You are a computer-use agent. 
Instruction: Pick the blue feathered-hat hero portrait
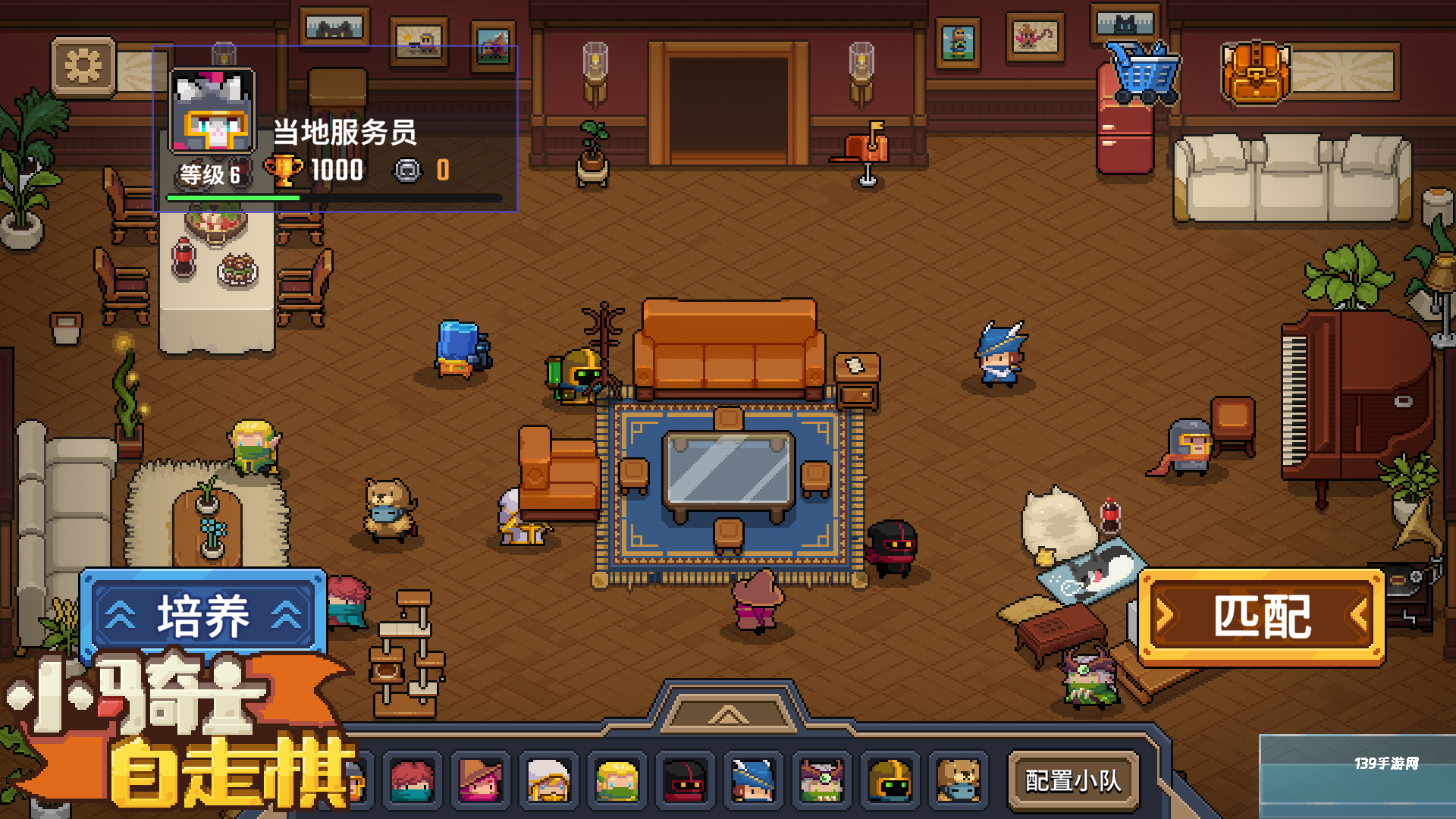(753, 780)
